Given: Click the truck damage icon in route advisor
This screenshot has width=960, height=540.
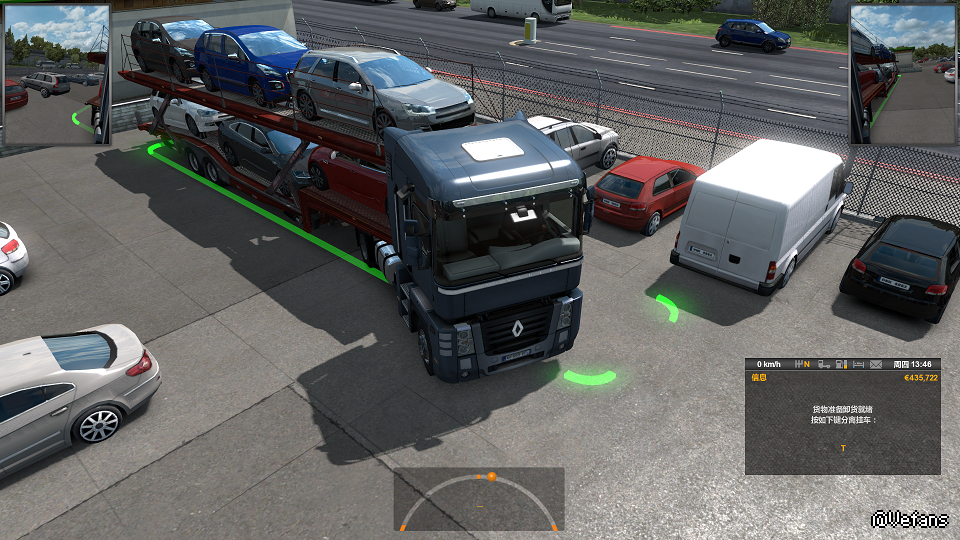Looking at the screenshot, I should pos(824,364).
